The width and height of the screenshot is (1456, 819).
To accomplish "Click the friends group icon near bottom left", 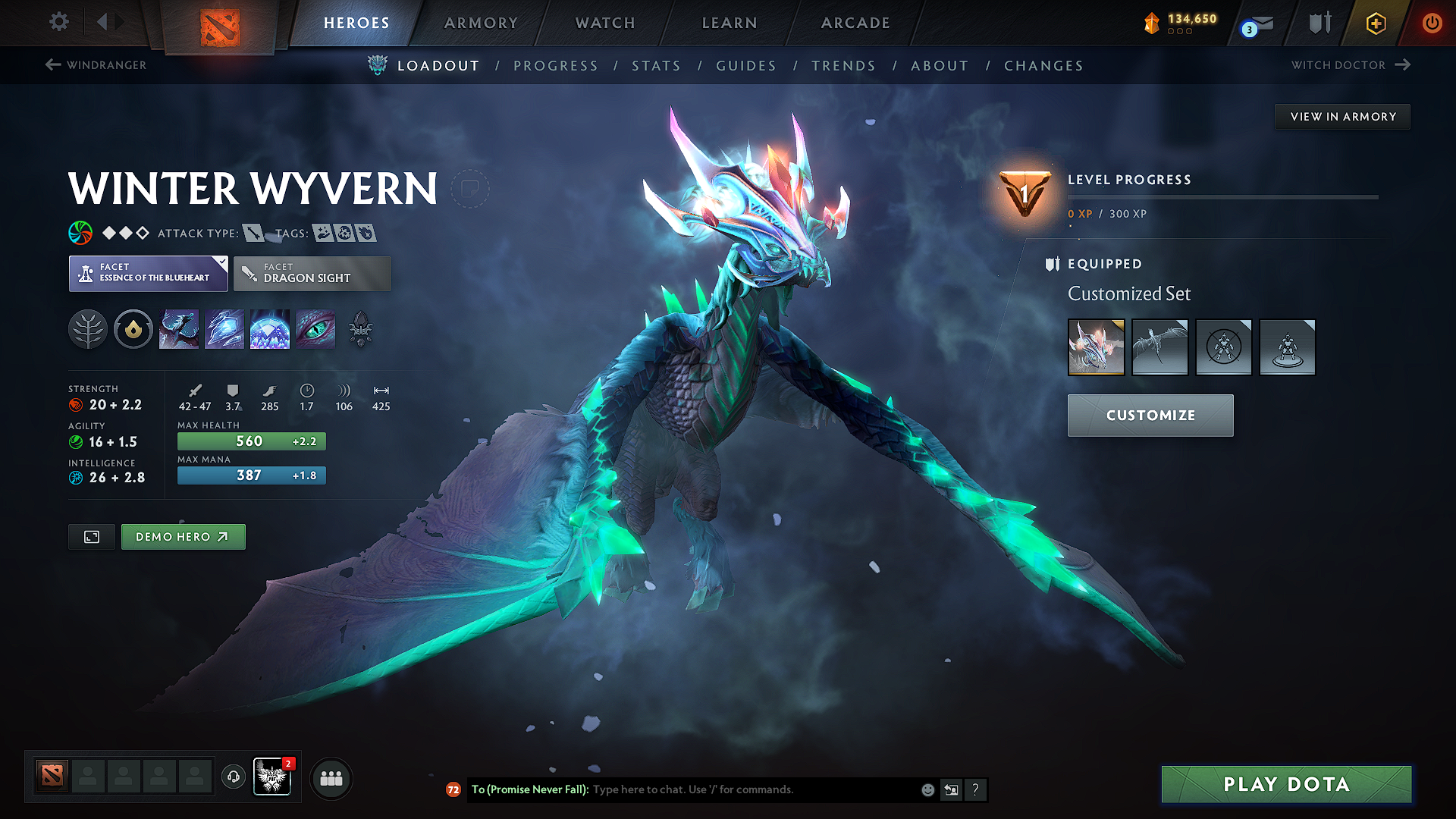I will pos(331,778).
